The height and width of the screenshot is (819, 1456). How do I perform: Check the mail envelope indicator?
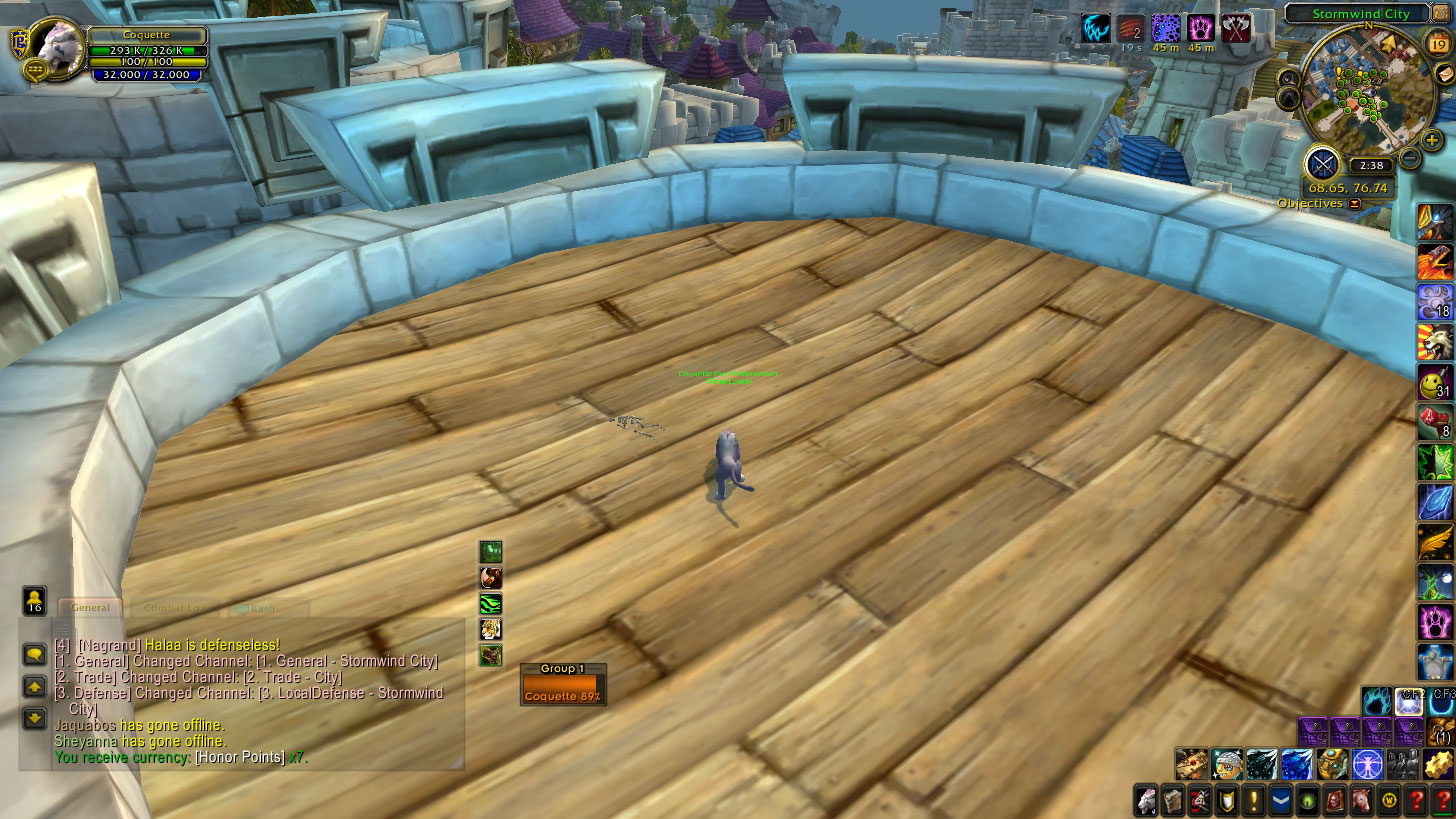coord(1444,74)
